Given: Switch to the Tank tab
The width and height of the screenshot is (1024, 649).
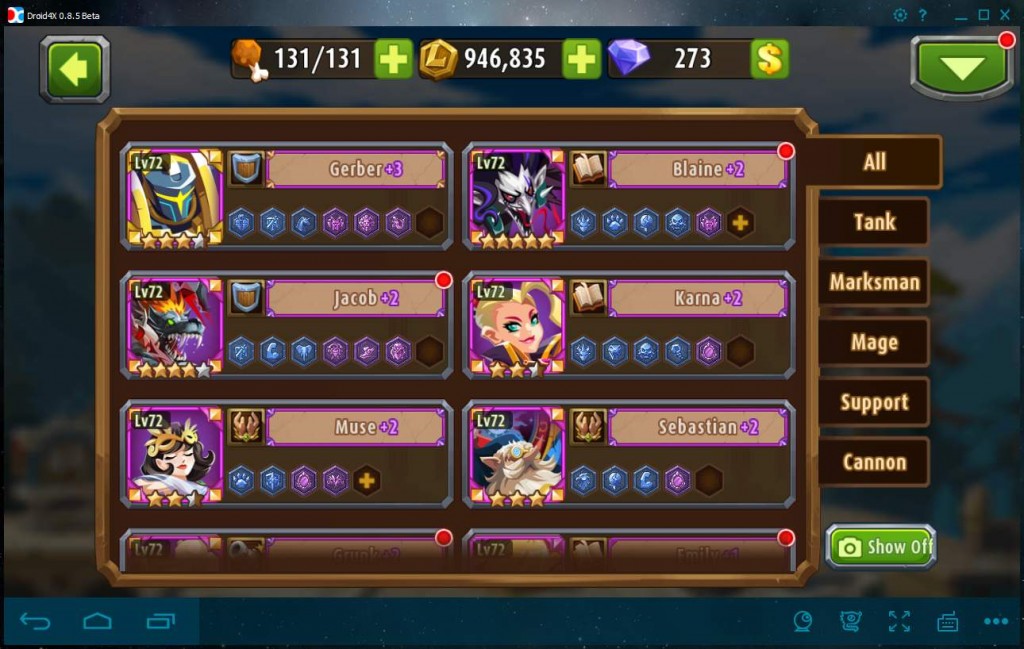Looking at the screenshot, I should click(873, 222).
